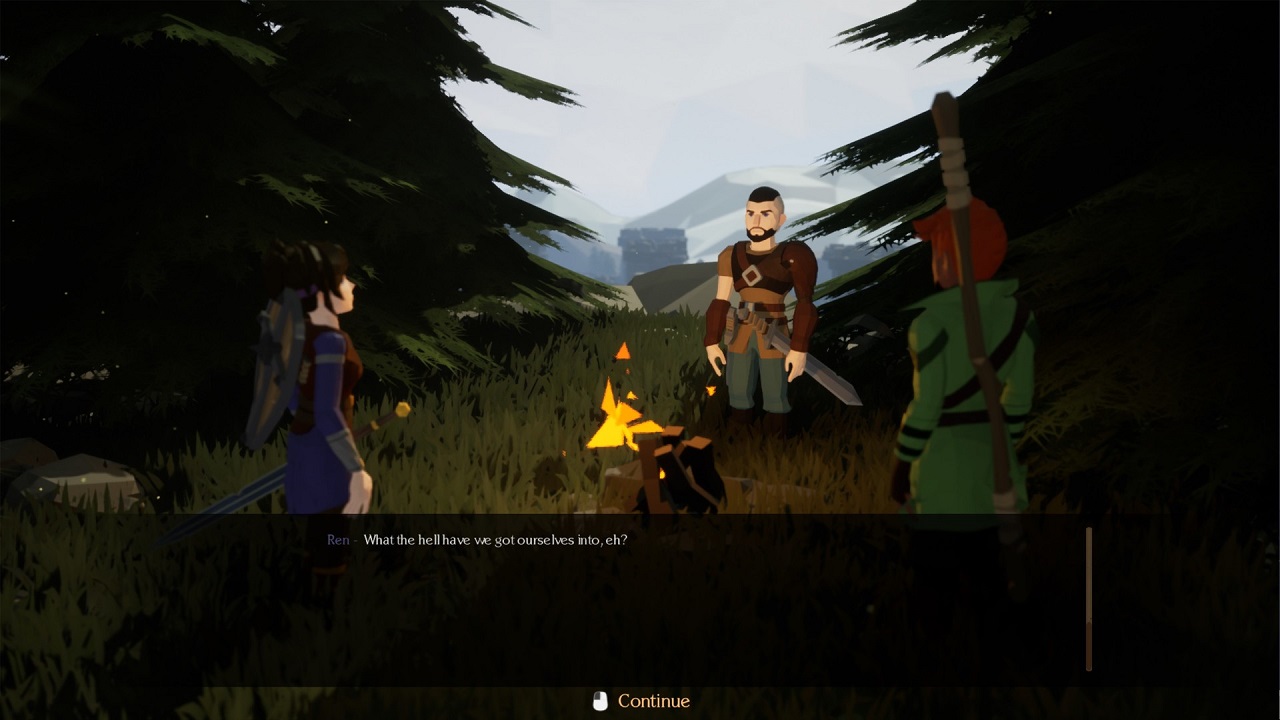Continue the dialogue with Ren
The image size is (1280, 720).
641,701
